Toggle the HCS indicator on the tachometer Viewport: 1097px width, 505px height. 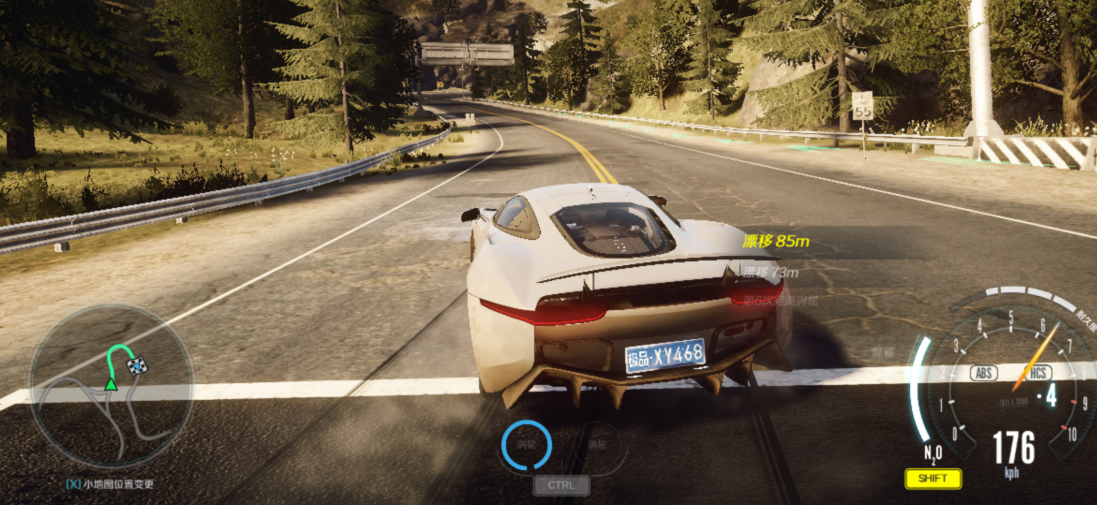(x=1037, y=374)
